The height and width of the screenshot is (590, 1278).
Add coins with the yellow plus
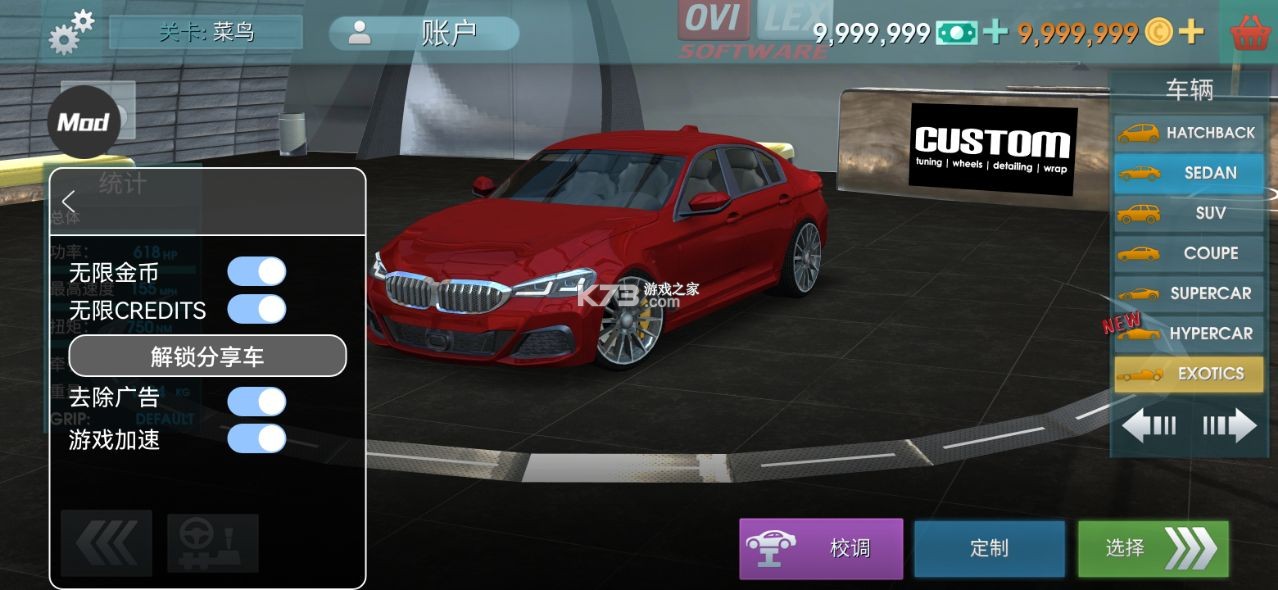1190,32
